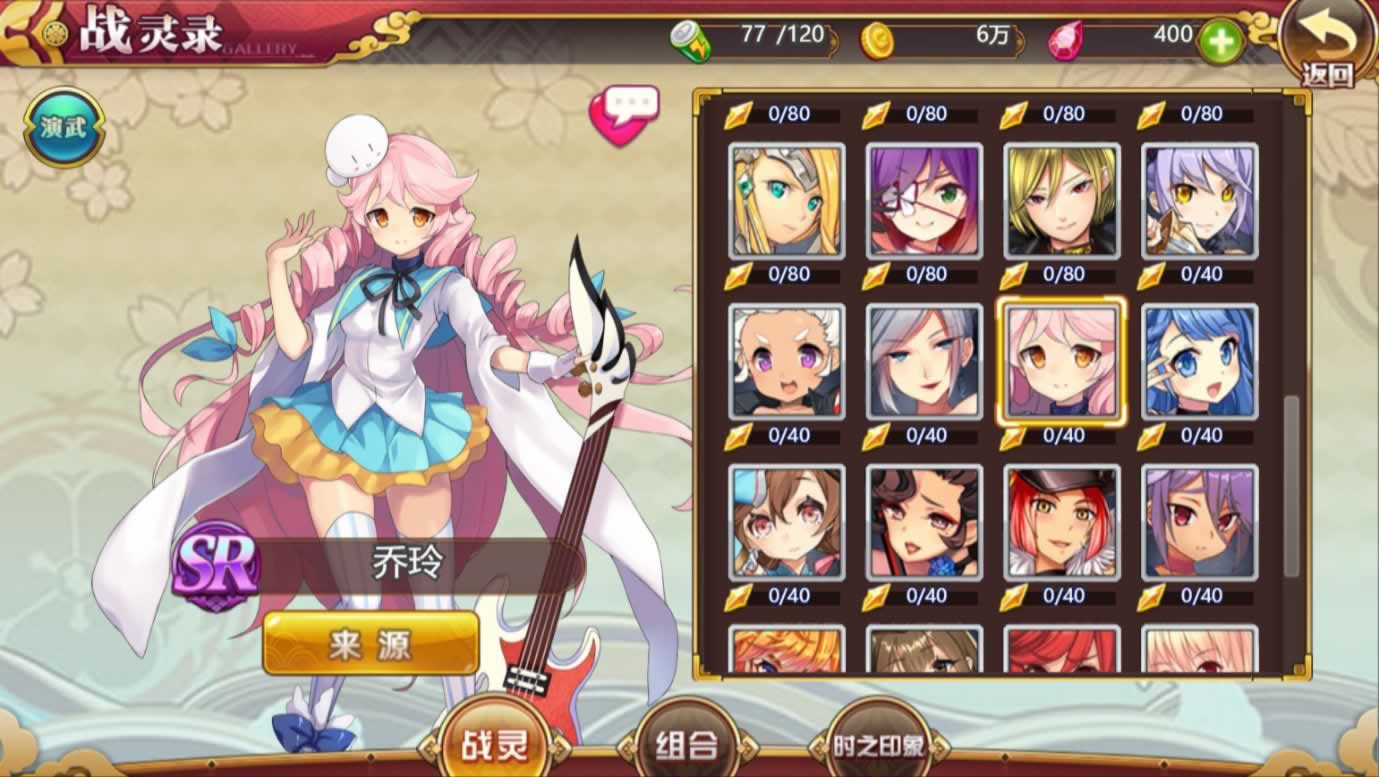1379x777 pixels.
Task: Select the blonde red-eyed character portrait
Action: [x=1062, y=201]
